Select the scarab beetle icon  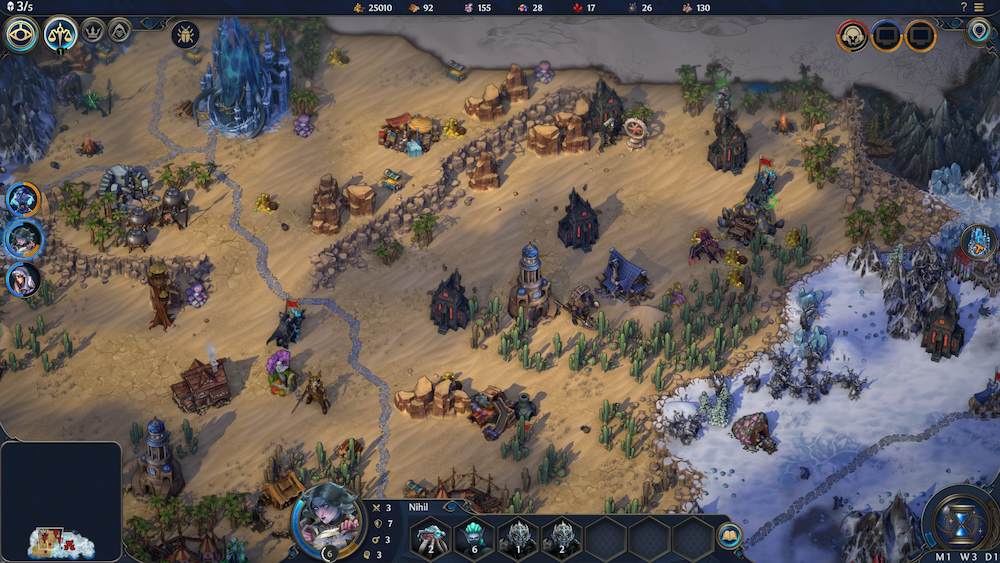[185, 35]
